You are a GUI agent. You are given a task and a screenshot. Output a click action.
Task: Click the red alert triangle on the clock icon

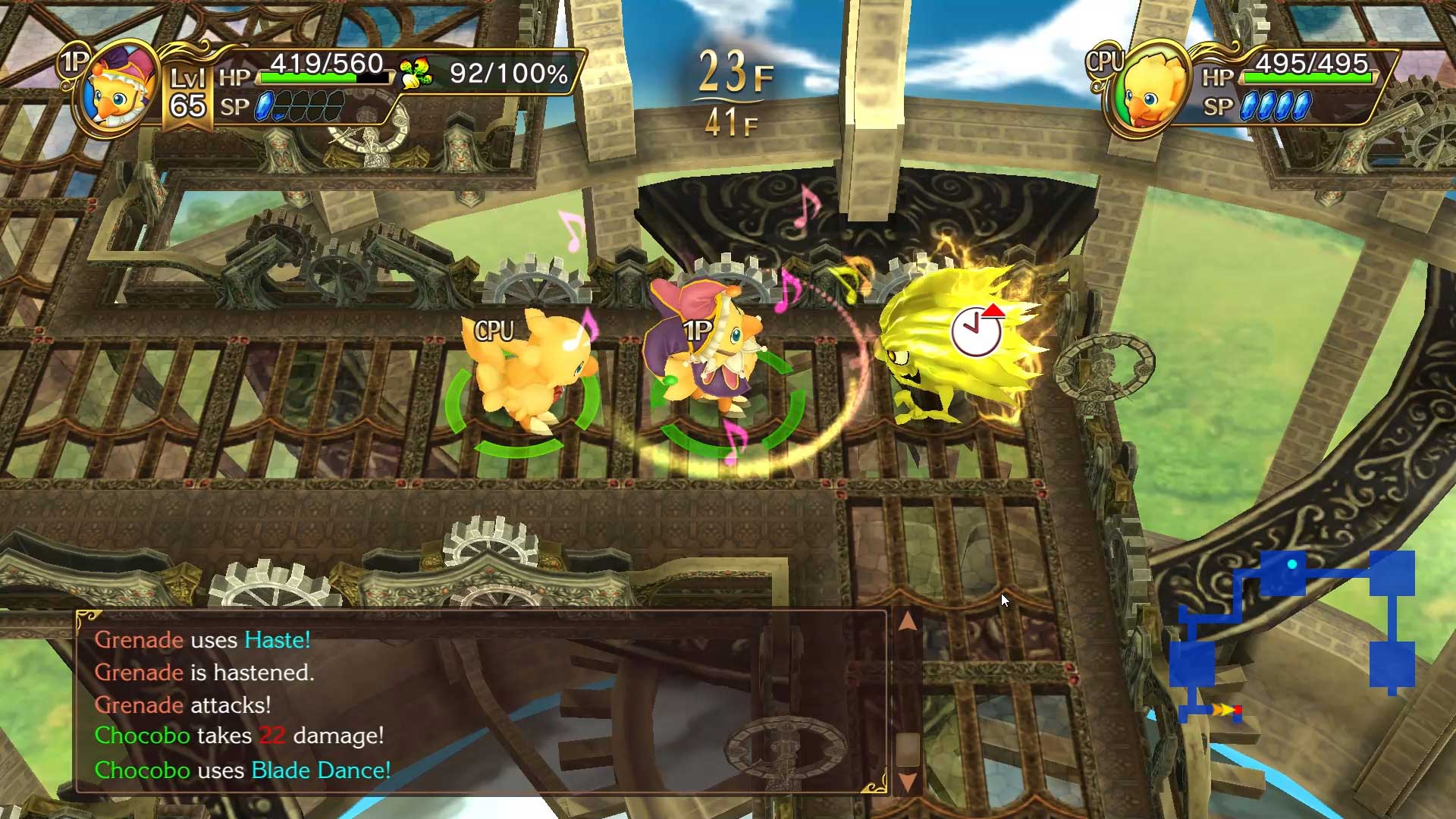coord(994,310)
